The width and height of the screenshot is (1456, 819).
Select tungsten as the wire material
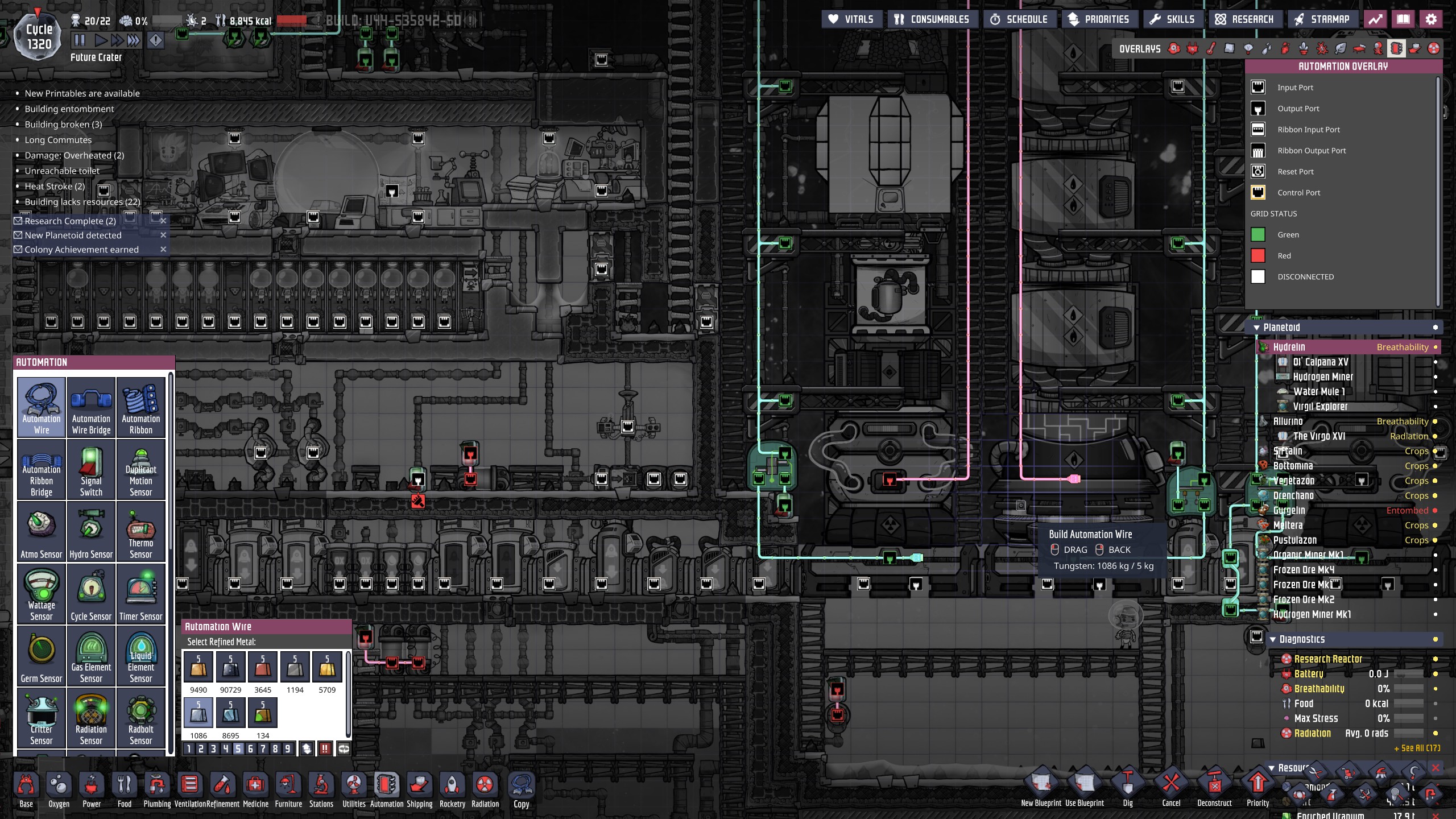198,712
